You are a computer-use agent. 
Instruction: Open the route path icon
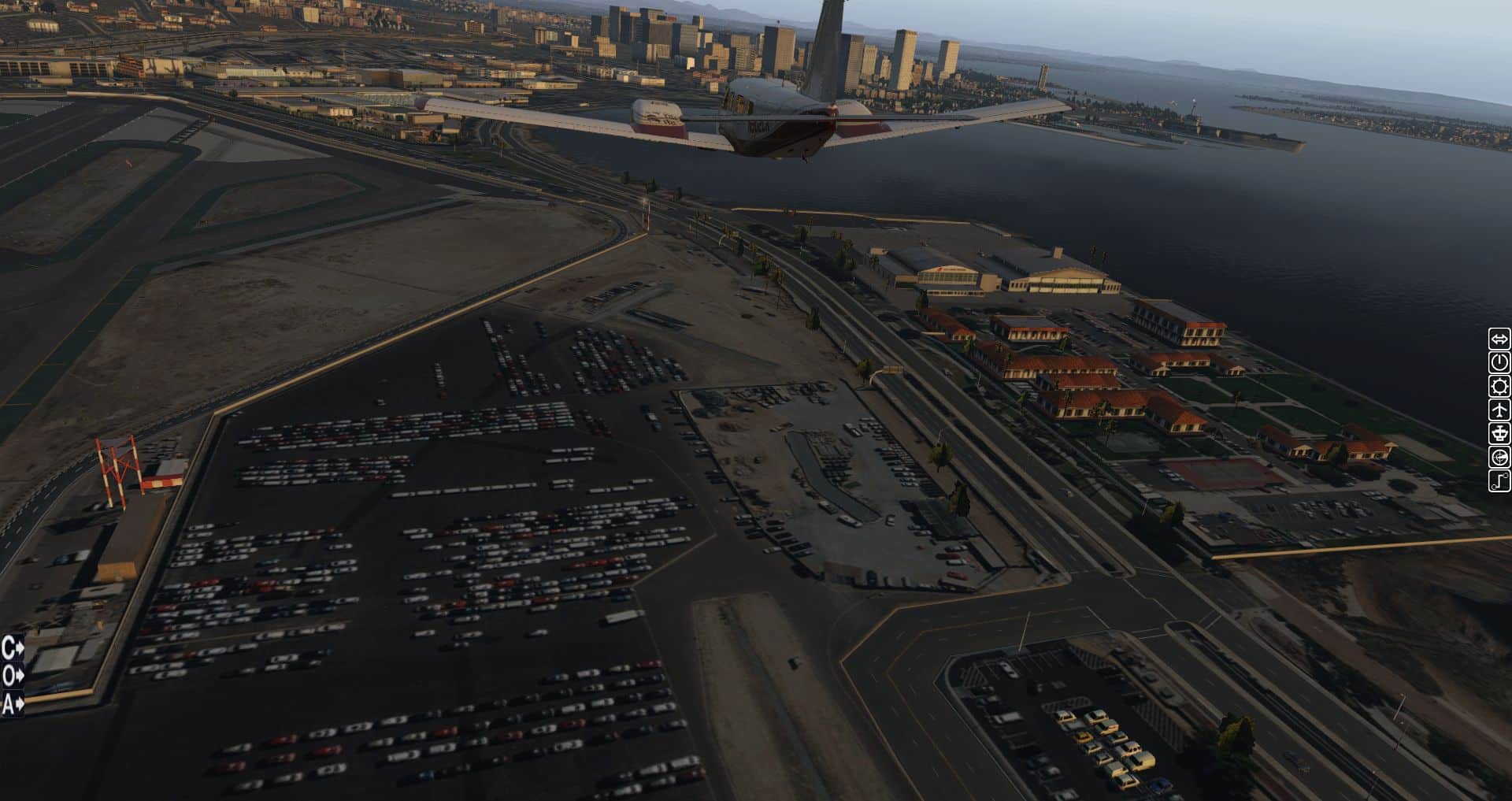pyautogui.click(x=1499, y=480)
